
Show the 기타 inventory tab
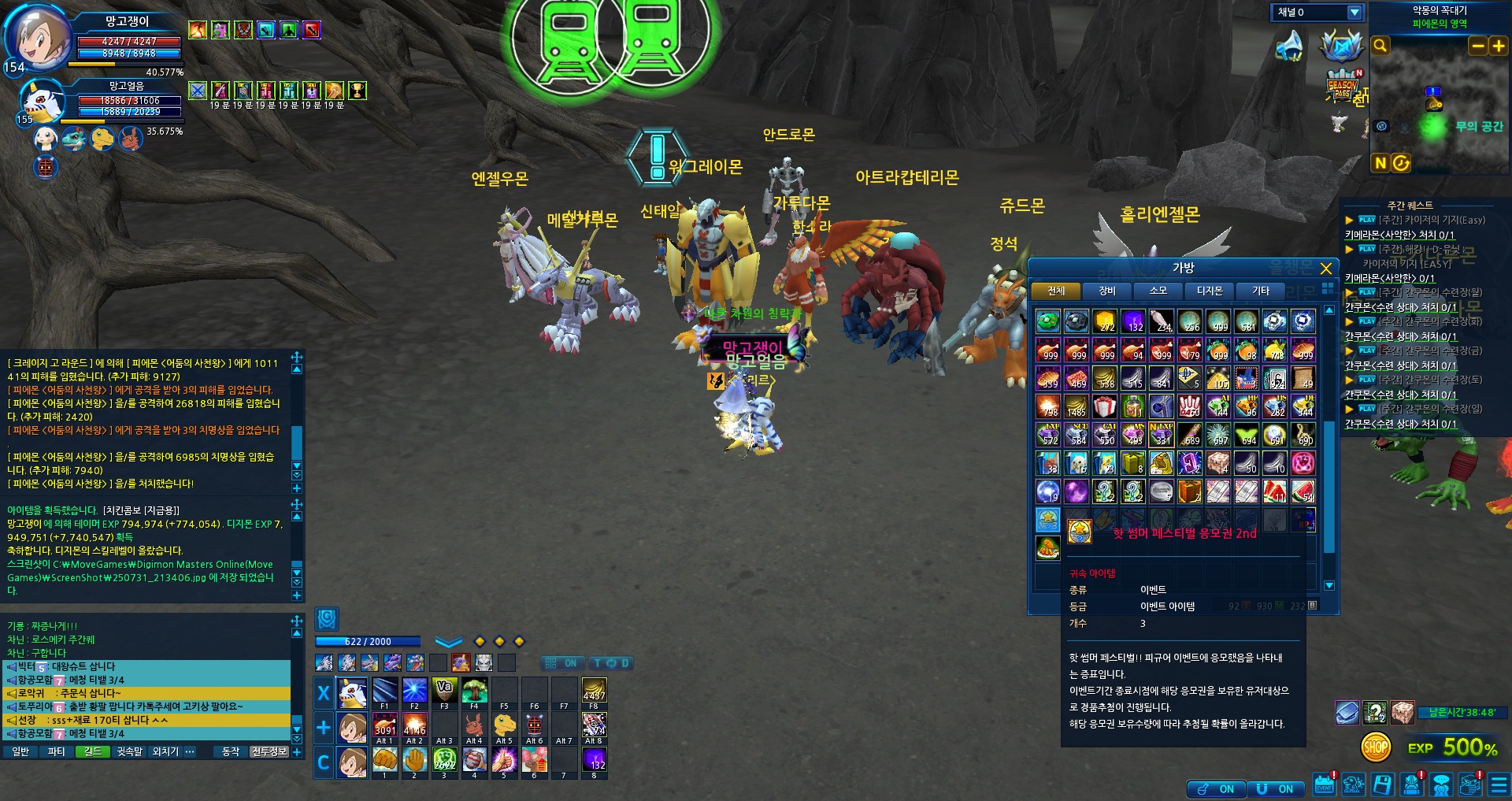1260,291
